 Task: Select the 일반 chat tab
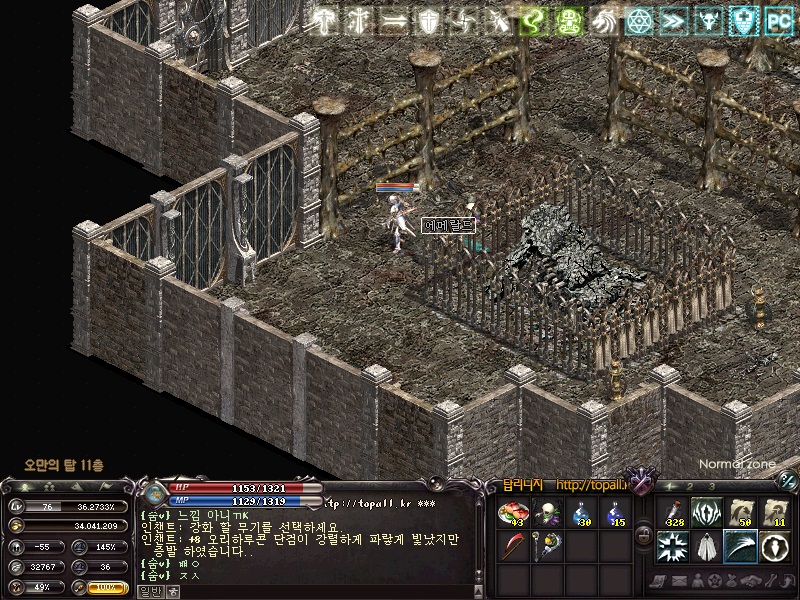(149, 591)
